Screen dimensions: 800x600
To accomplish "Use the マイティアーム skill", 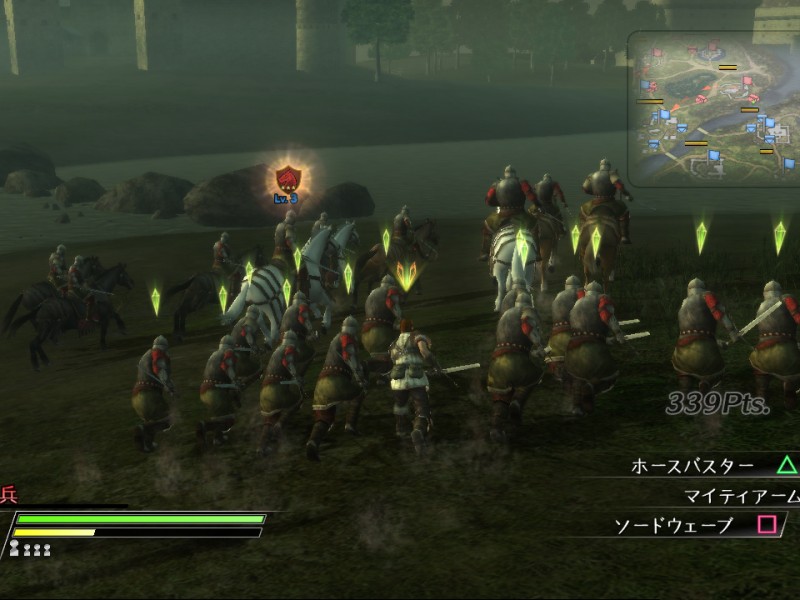I will (742, 496).
